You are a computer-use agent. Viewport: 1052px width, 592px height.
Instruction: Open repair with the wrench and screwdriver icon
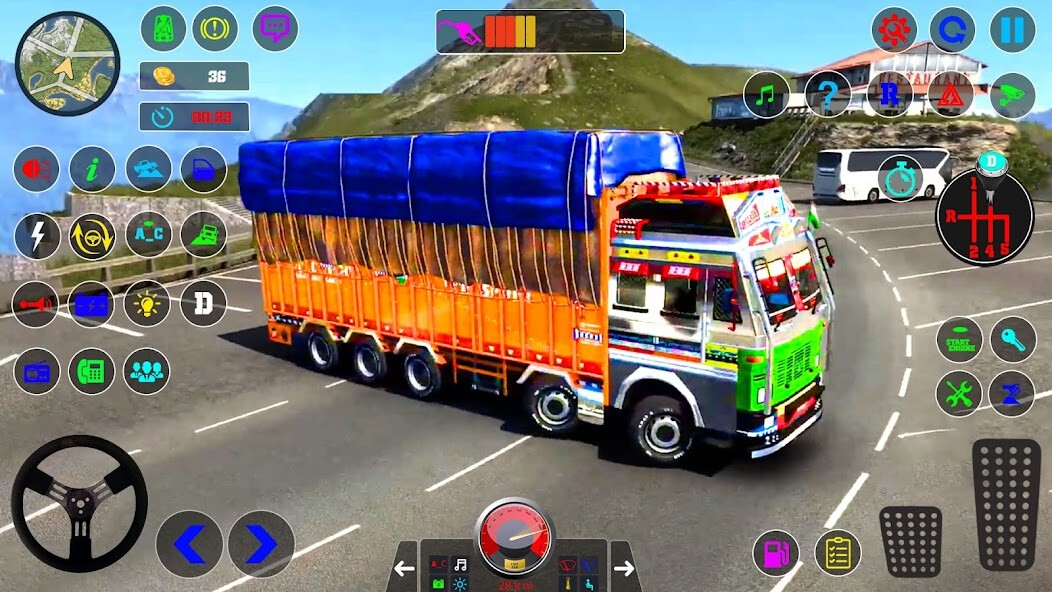959,394
